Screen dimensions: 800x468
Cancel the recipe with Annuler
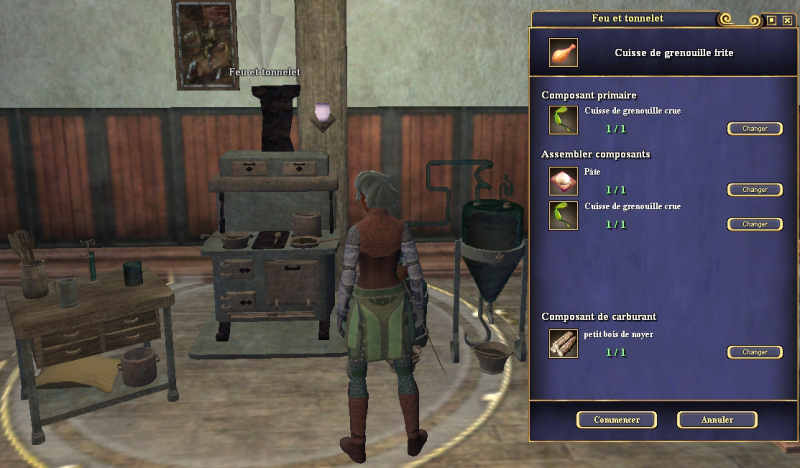click(x=716, y=420)
